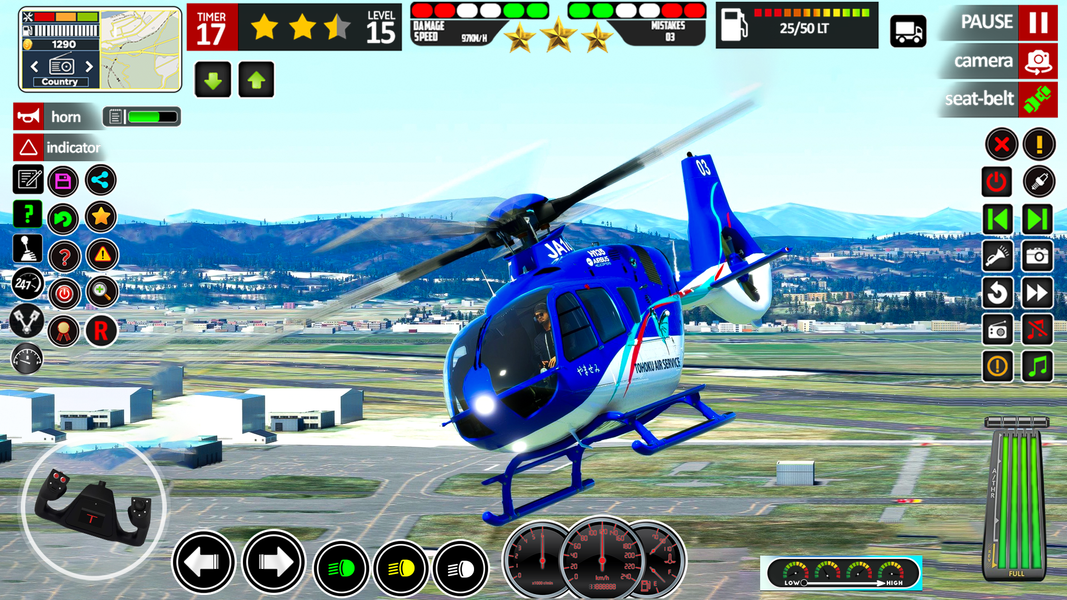Click the gold star favorite icon

click(100, 216)
